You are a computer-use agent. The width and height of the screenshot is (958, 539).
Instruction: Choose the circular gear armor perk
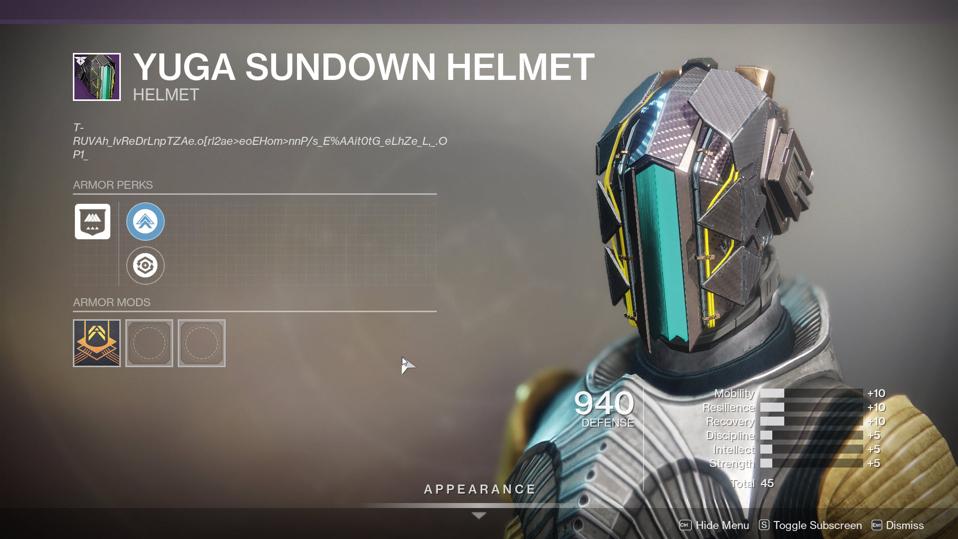145,265
